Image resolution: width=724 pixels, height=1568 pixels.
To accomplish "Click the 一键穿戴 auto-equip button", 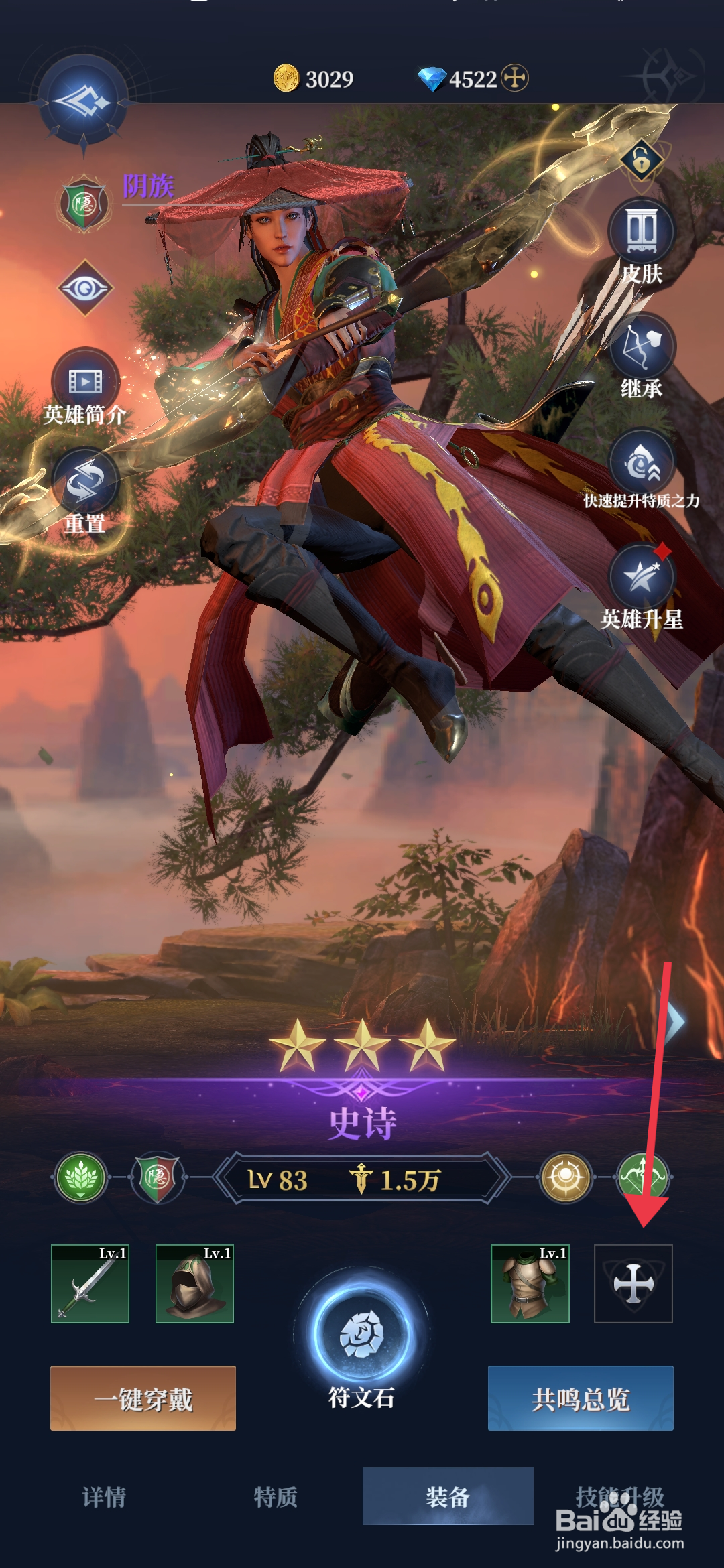I will coord(143,1398).
